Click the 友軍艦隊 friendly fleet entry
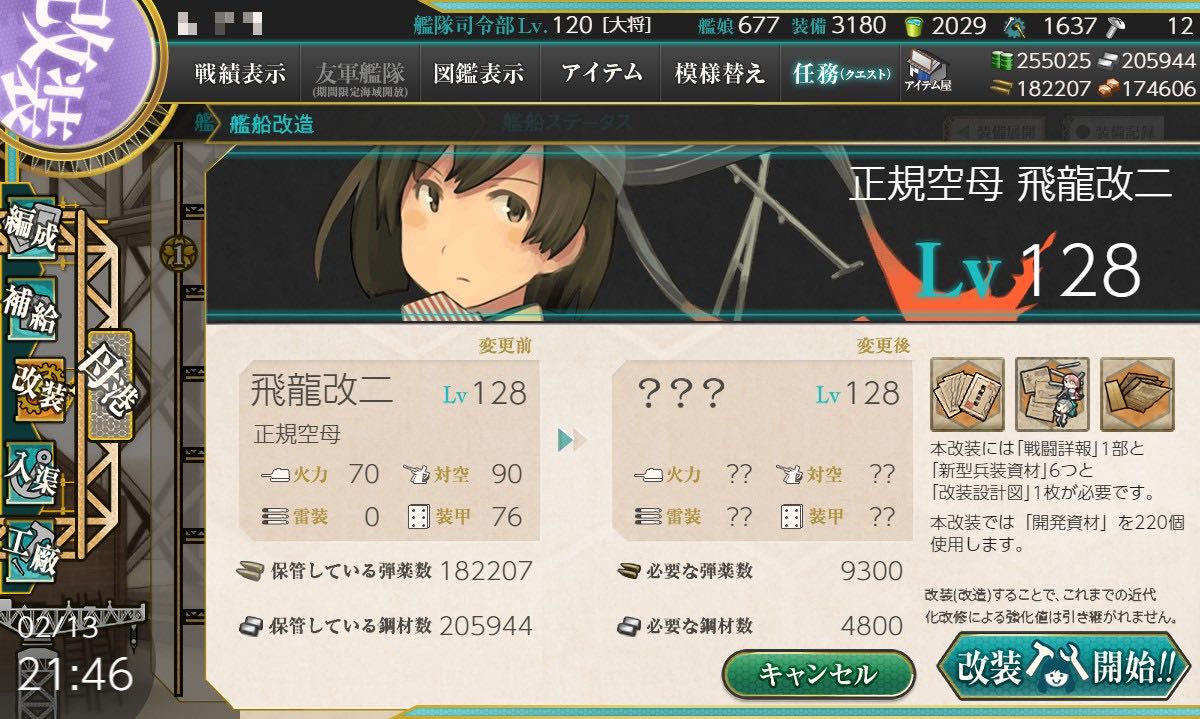This screenshot has height=719, width=1200. pos(359,74)
